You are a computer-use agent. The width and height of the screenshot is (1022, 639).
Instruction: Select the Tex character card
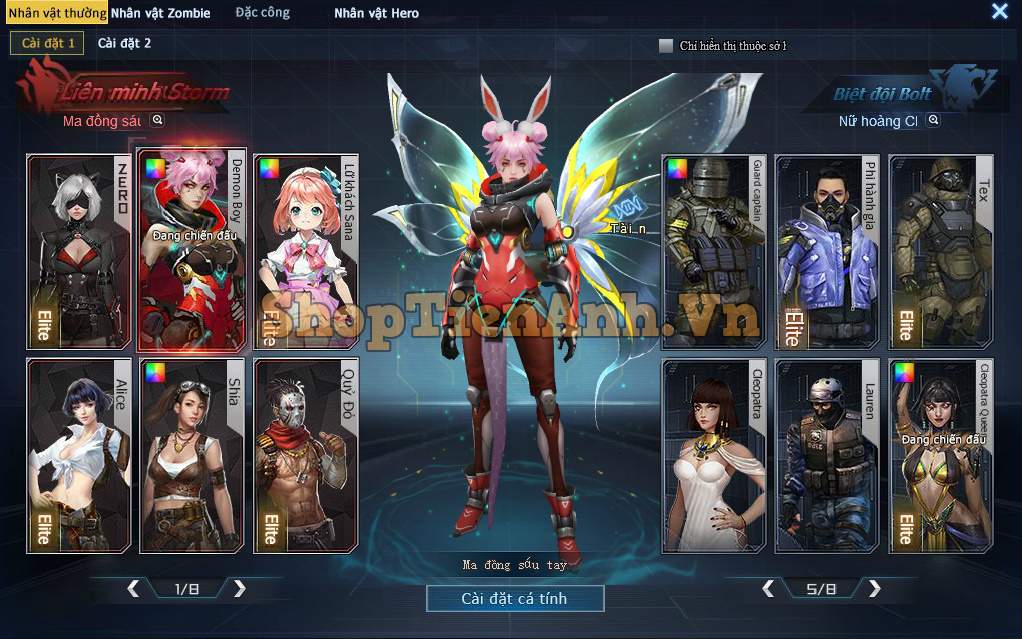940,252
